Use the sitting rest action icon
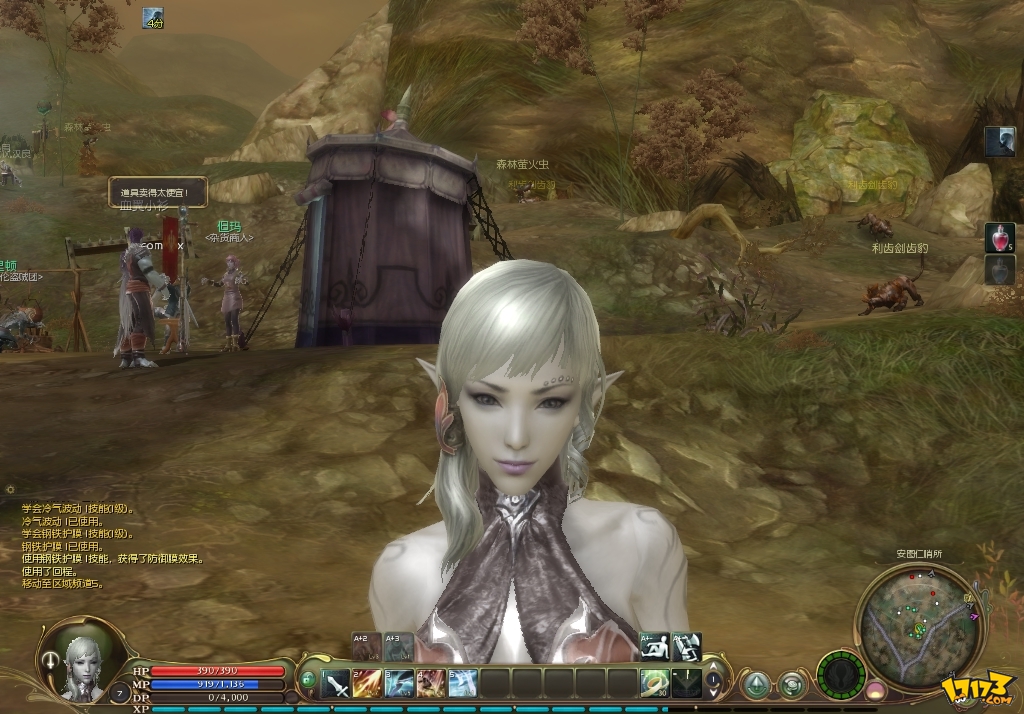This screenshot has width=1024, height=714. [x=654, y=646]
